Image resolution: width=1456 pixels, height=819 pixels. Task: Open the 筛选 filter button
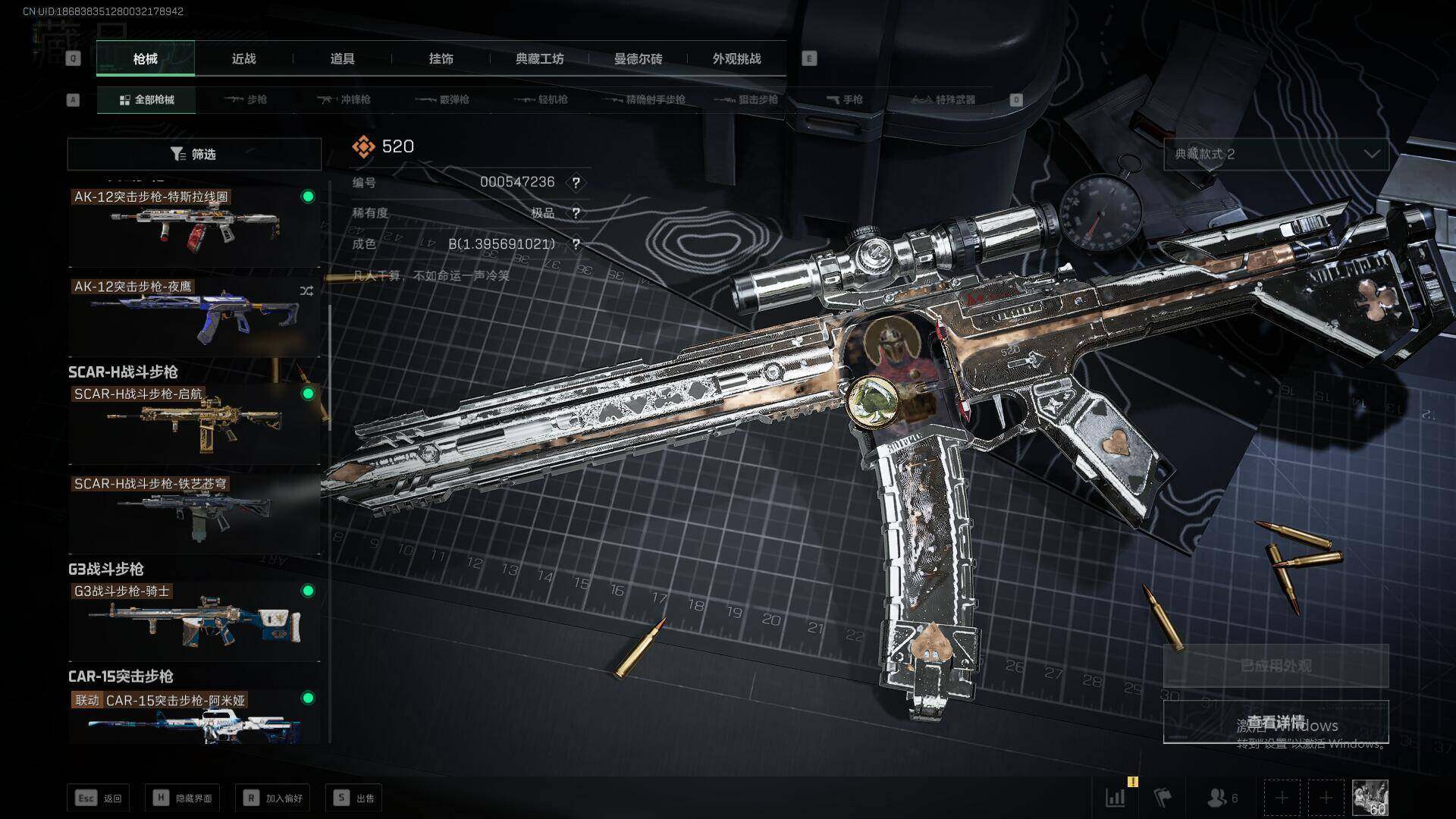pyautogui.click(x=194, y=154)
